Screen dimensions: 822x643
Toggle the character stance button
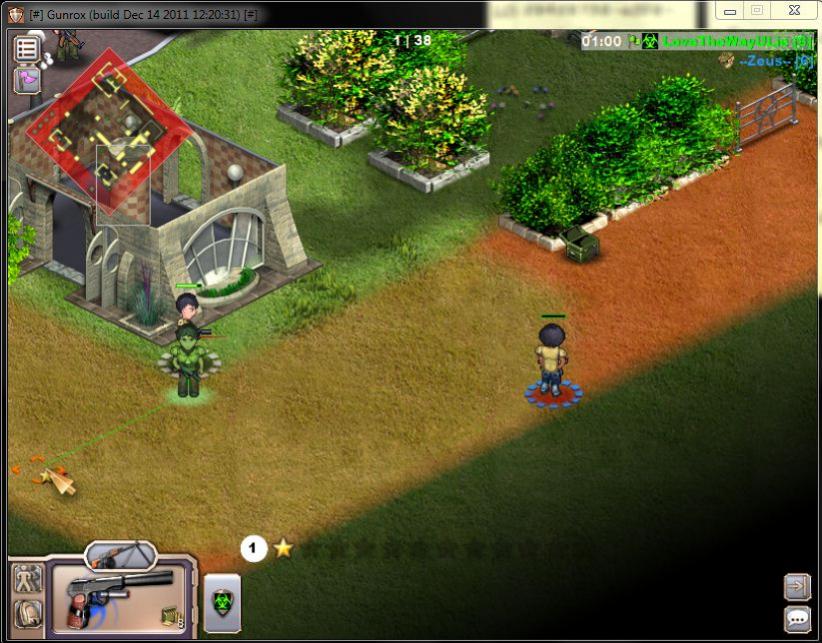click(27, 578)
